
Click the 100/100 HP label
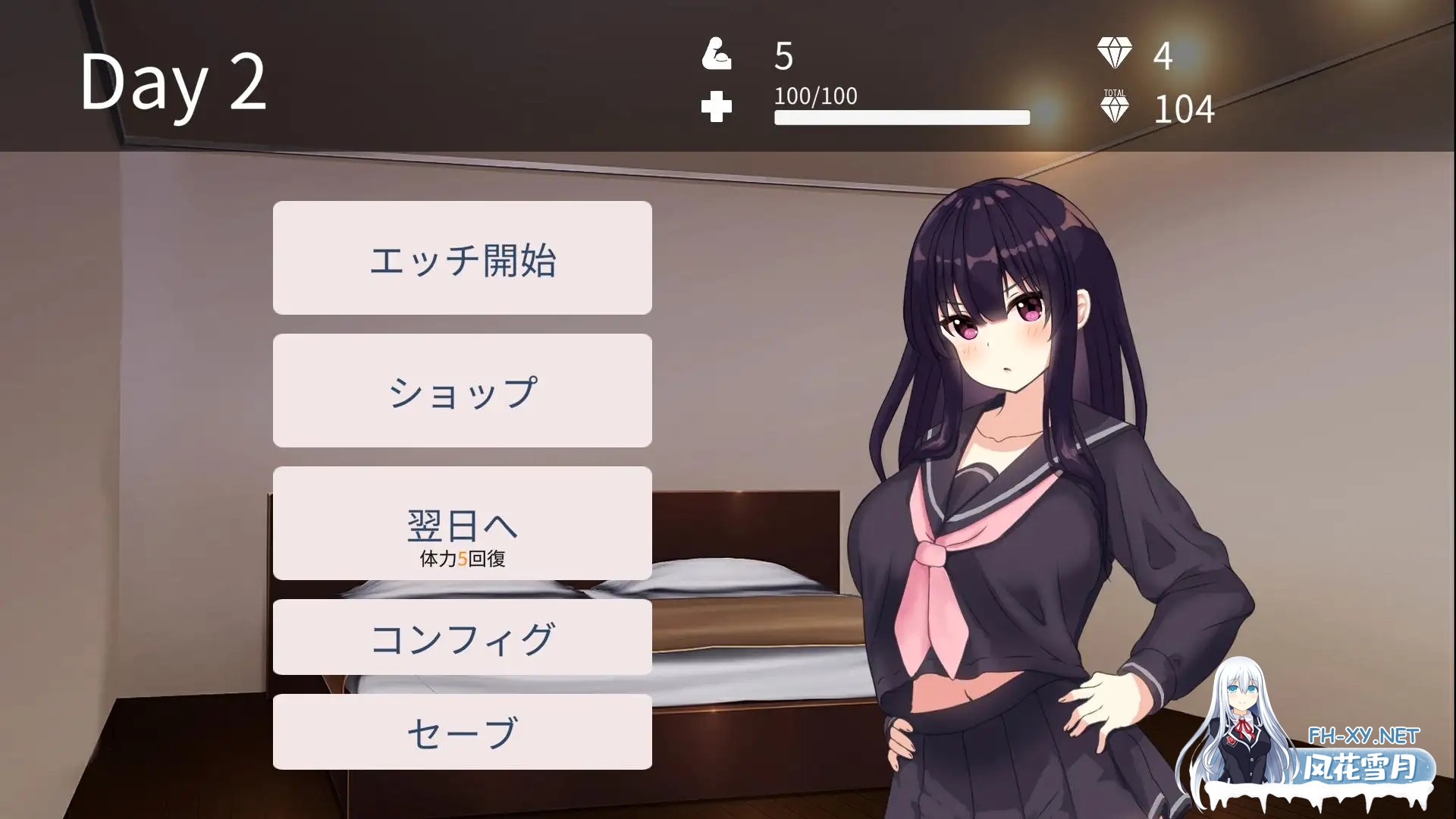tap(814, 96)
